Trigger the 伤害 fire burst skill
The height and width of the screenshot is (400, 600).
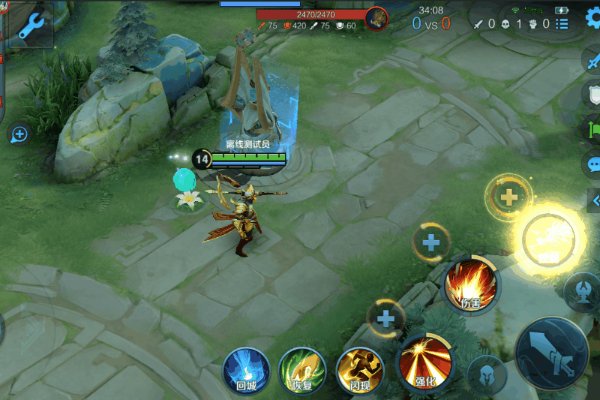click(471, 285)
